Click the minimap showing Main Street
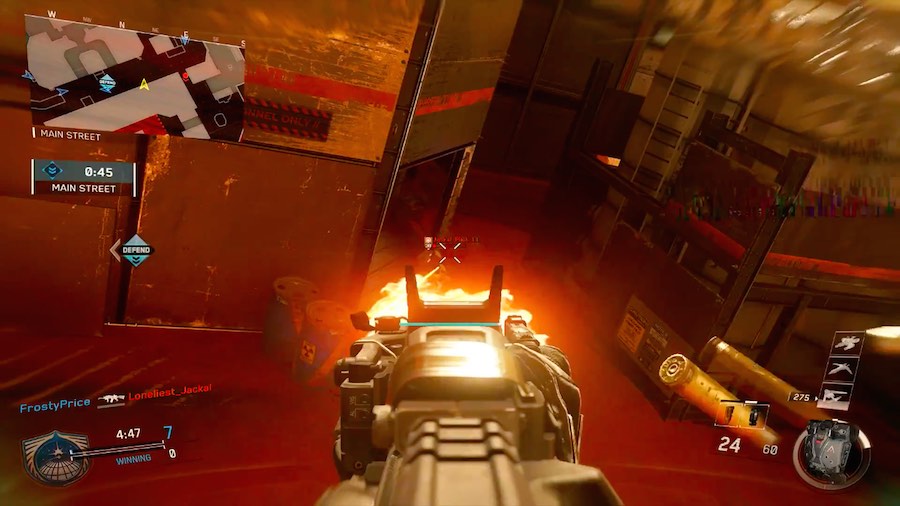 coord(135,76)
